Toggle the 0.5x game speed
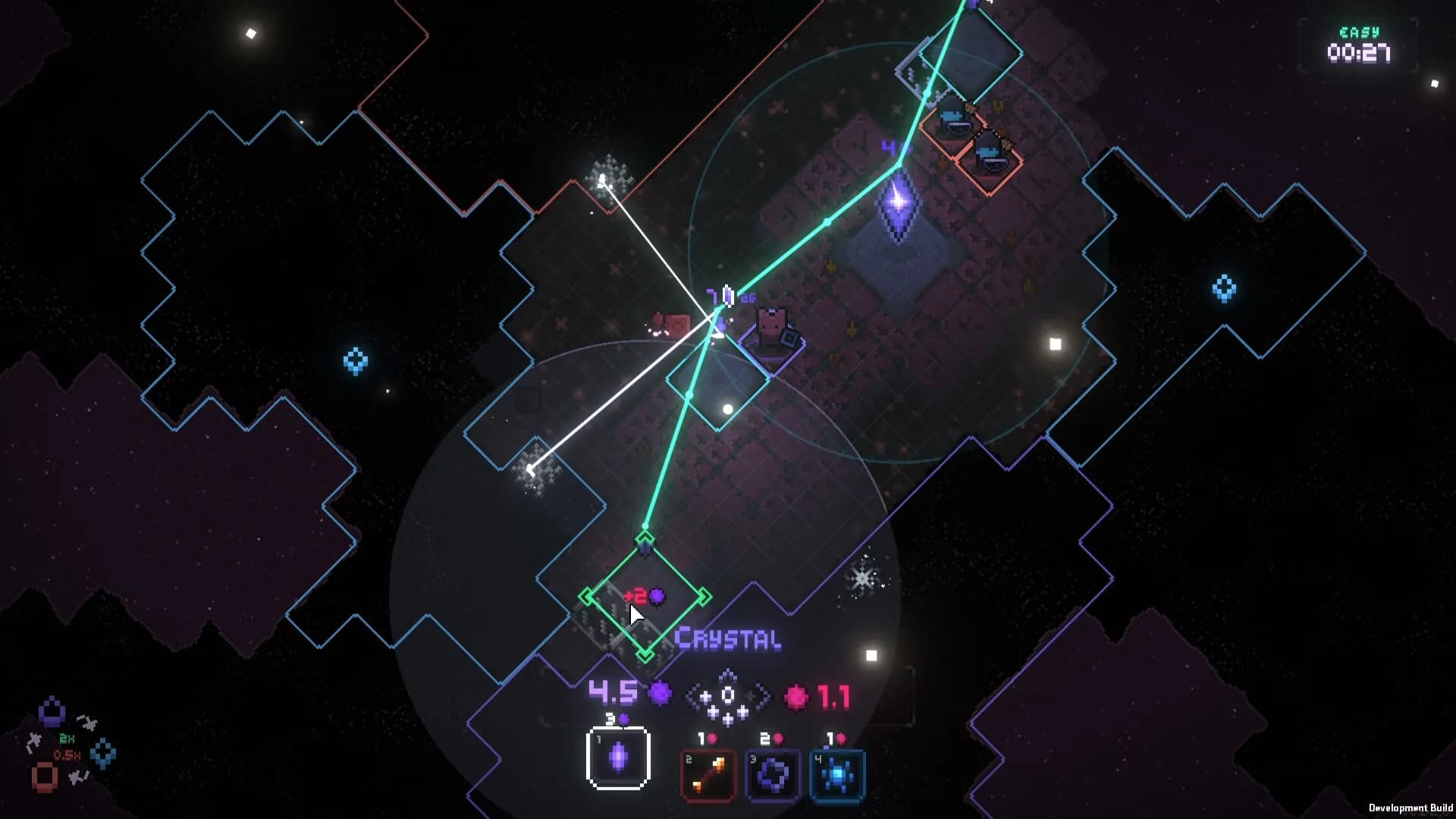 point(67,754)
